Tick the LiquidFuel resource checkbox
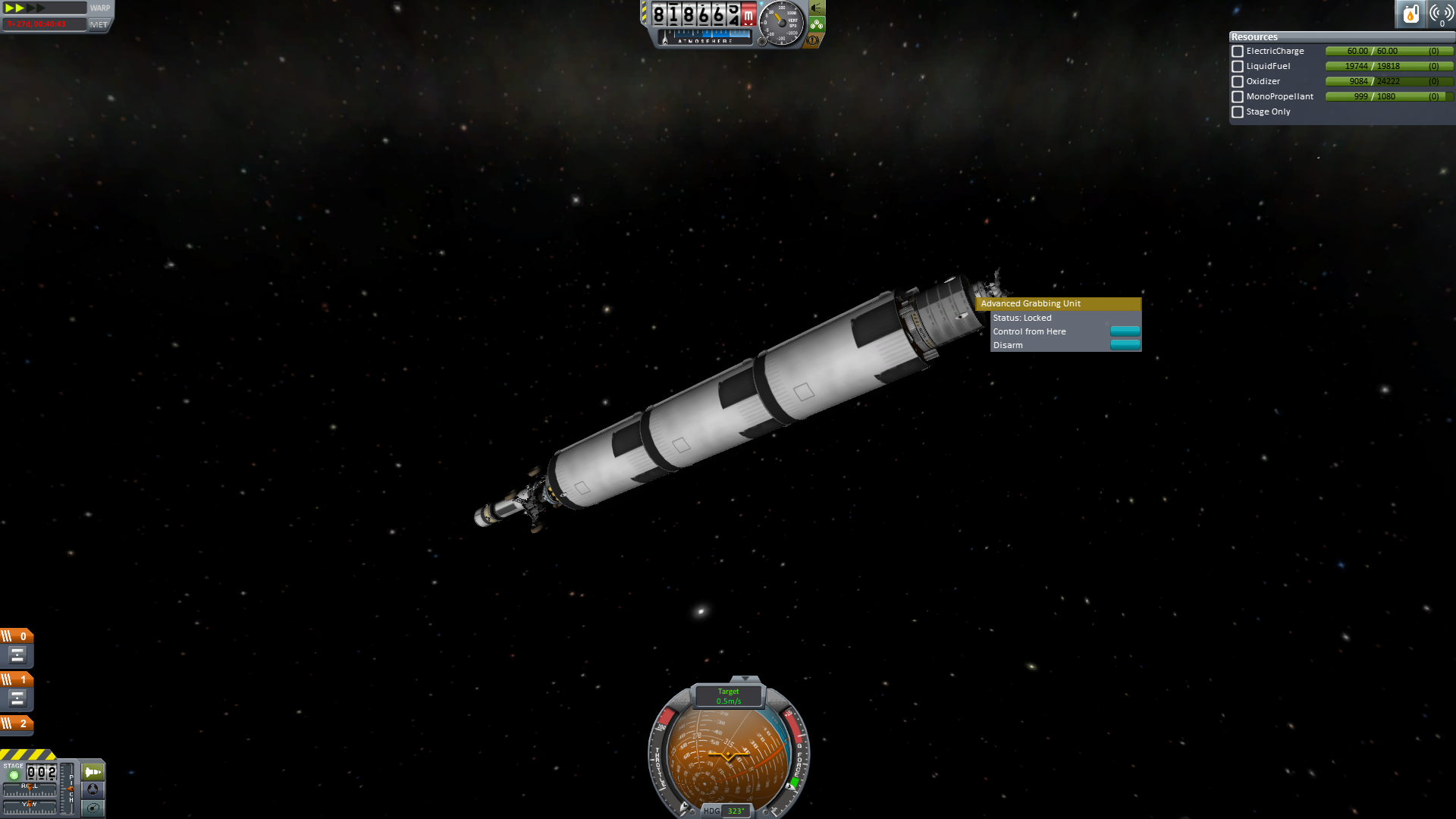Viewport: 1456px width, 819px height. pos(1238,67)
